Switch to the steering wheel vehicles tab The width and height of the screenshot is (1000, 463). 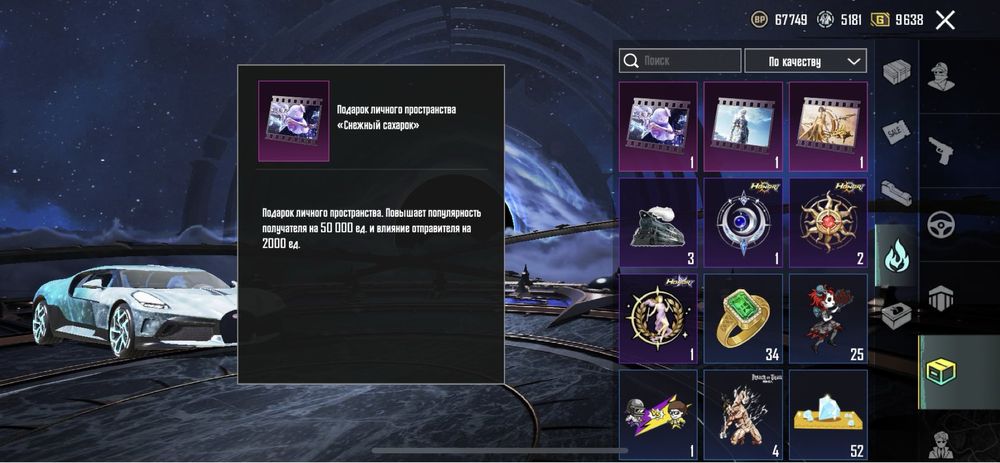pyautogui.click(x=941, y=224)
